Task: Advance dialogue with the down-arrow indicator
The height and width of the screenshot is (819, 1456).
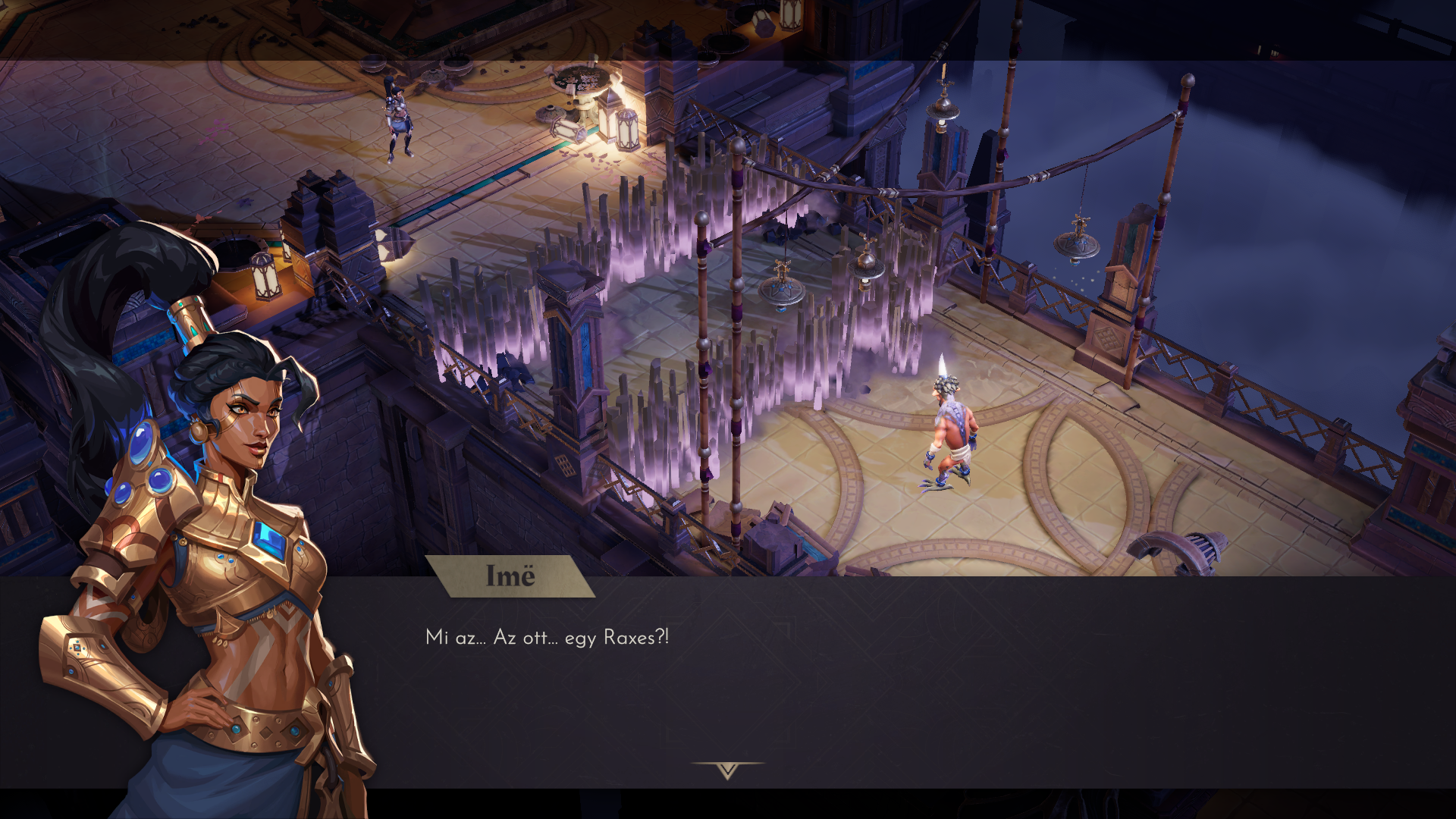Action: [727, 770]
